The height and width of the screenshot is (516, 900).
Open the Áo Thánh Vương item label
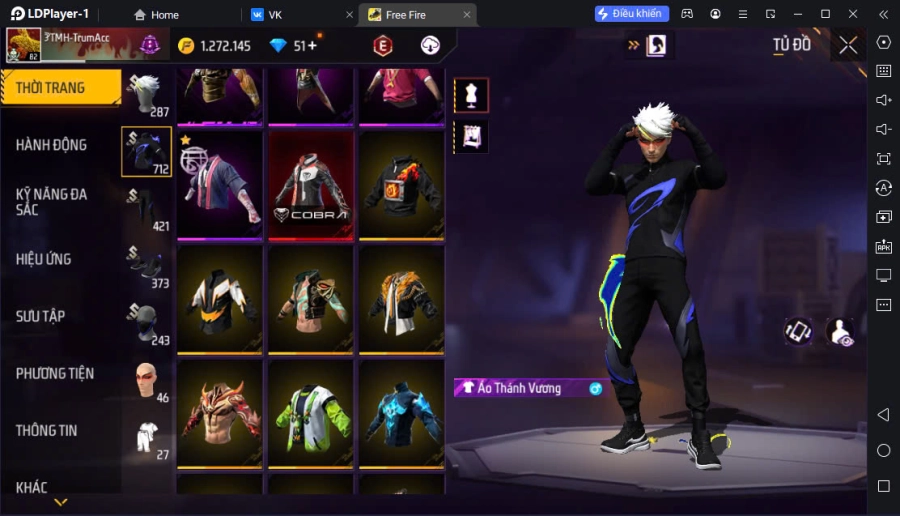(520, 388)
